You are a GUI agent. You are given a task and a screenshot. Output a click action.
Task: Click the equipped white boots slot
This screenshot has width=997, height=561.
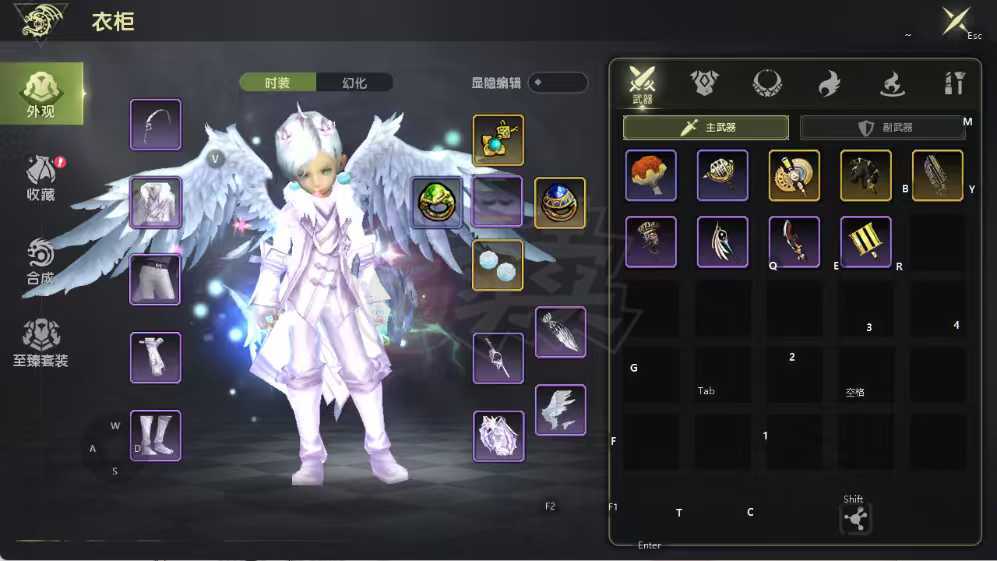(155, 436)
